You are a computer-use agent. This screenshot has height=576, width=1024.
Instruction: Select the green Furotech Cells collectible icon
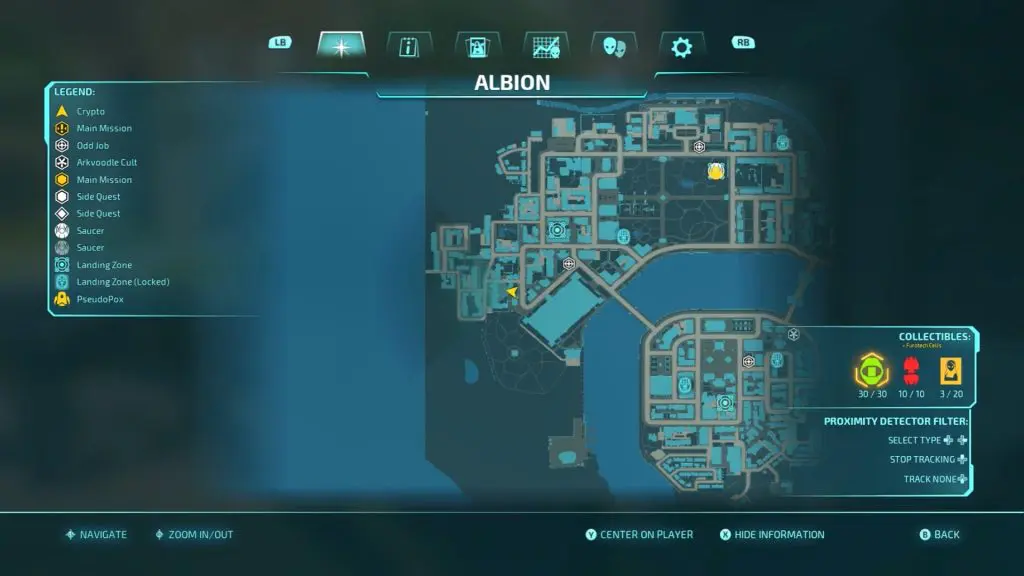(872, 371)
